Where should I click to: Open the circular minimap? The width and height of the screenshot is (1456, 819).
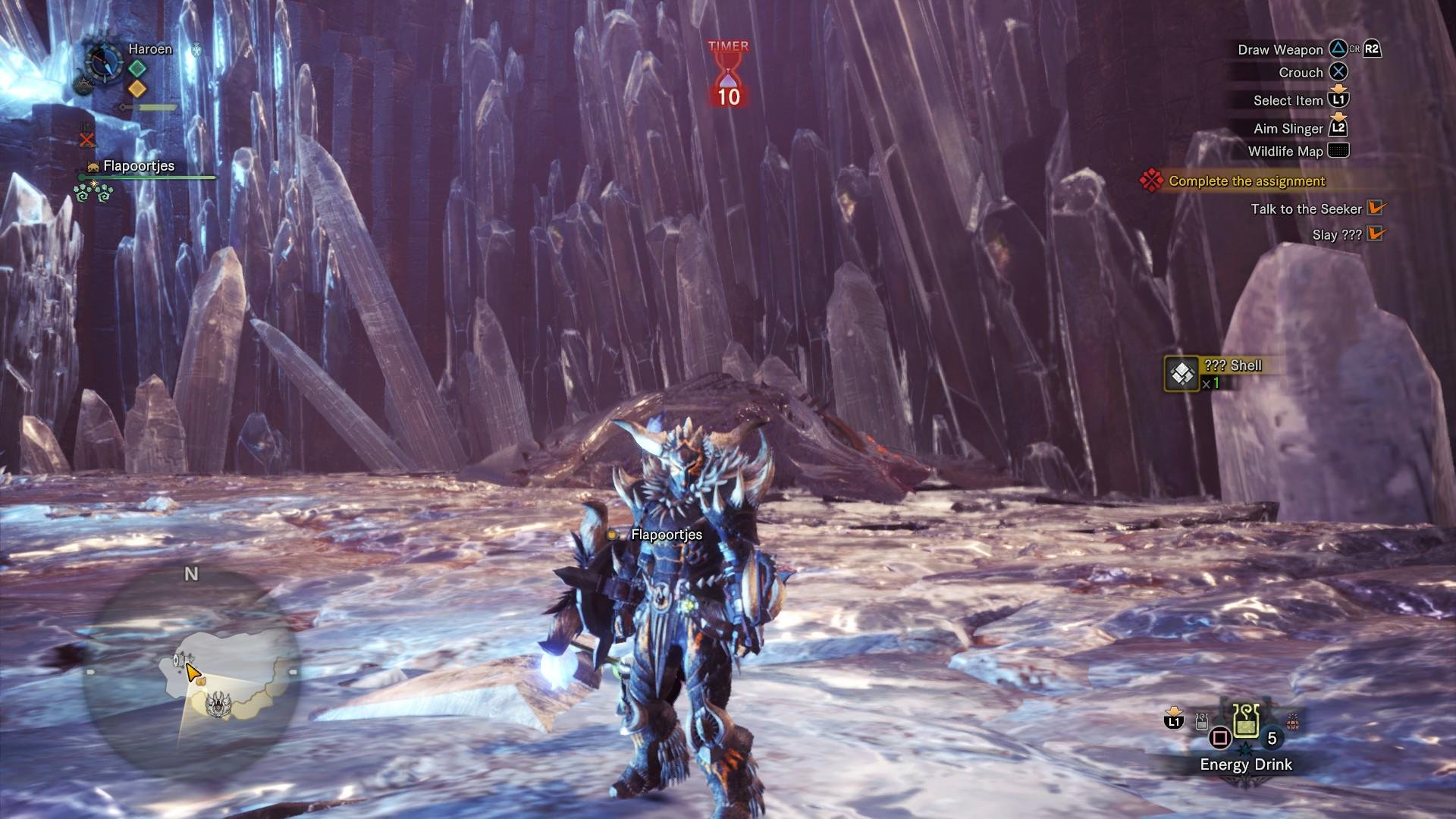click(191, 669)
